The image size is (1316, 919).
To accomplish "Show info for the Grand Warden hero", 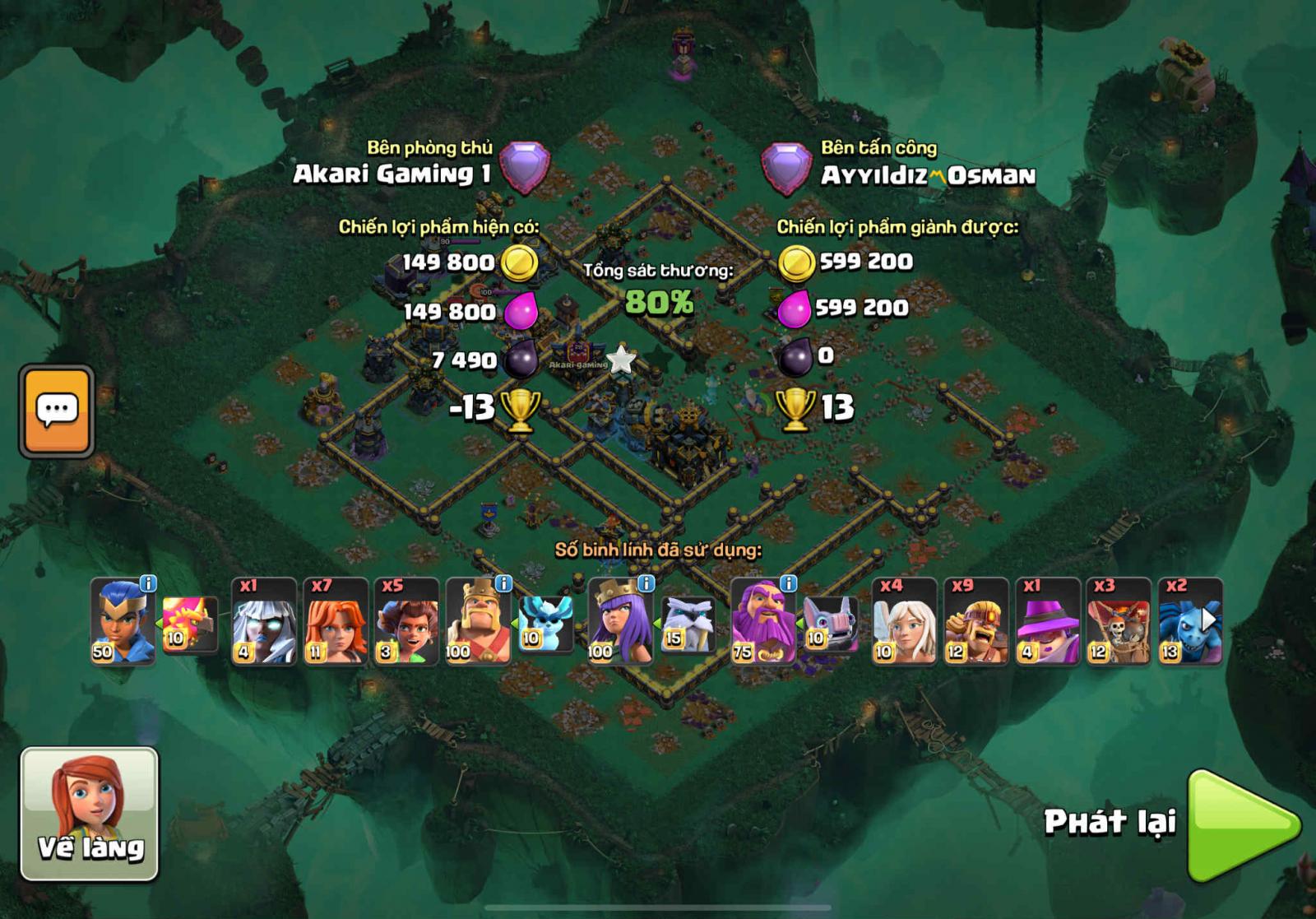I will [788, 584].
